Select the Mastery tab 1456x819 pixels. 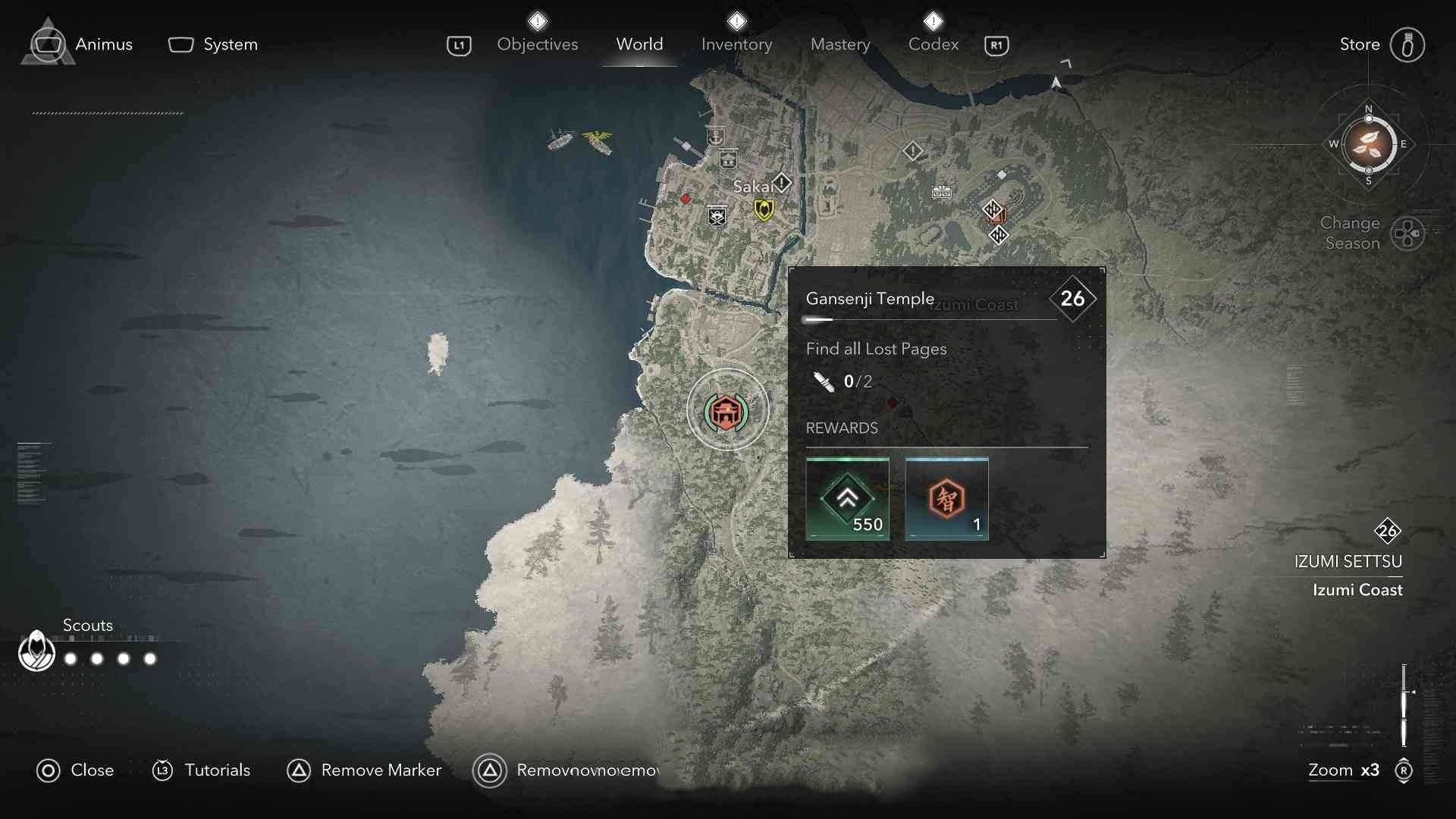839,44
